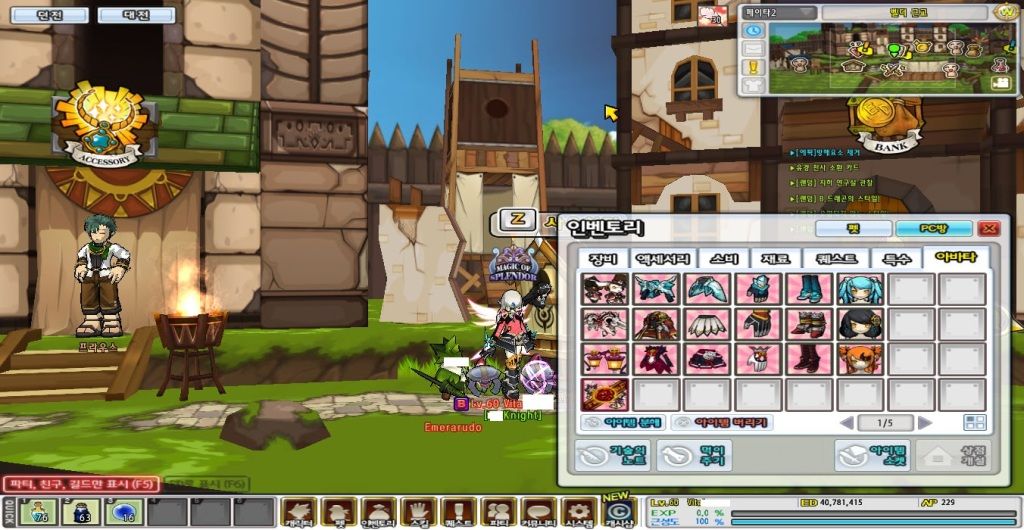Open the 스킬 skill menu in bottom bar
1024x530 pixels.
click(417, 512)
